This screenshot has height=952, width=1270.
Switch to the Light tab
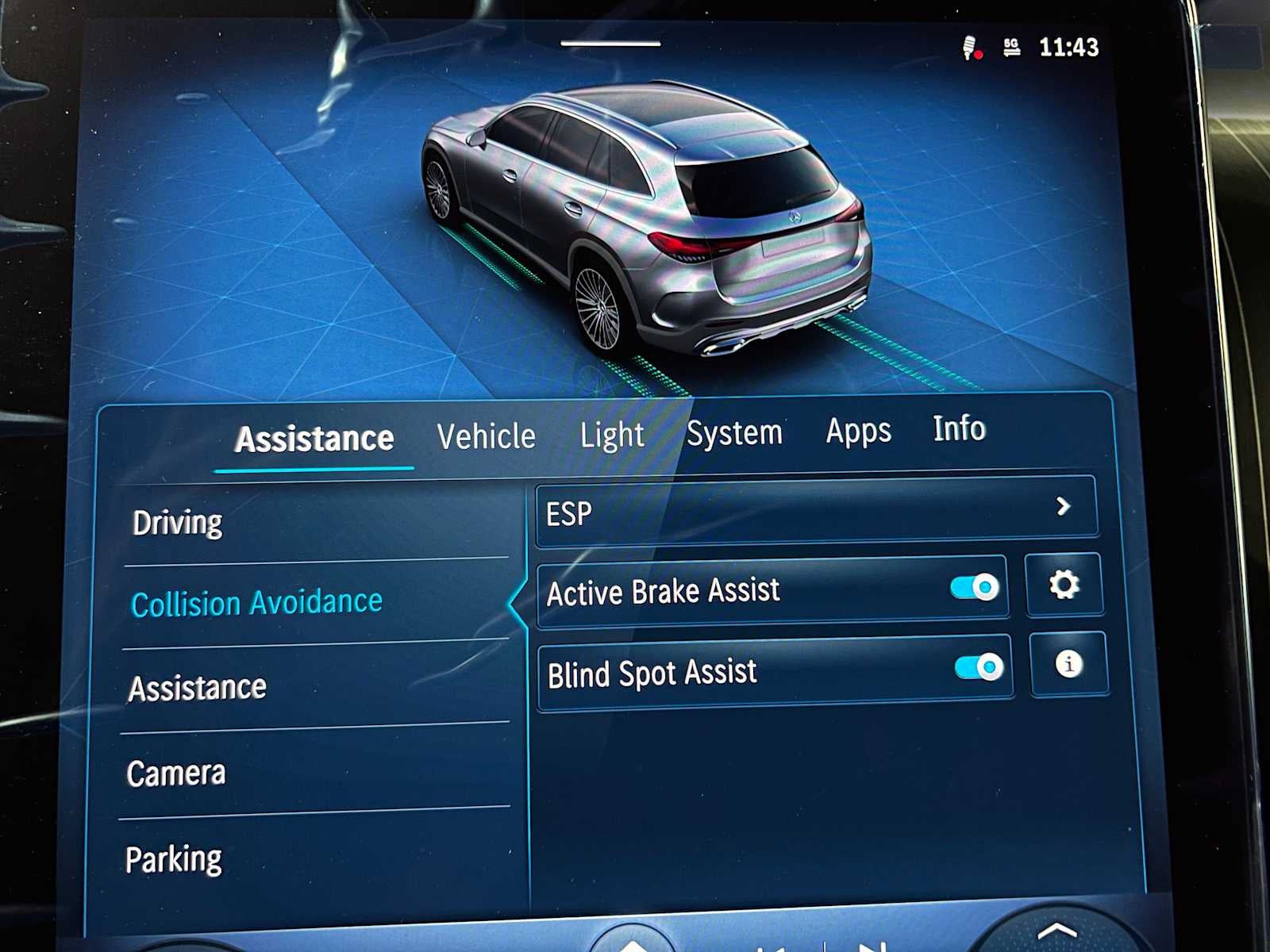point(612,435)
